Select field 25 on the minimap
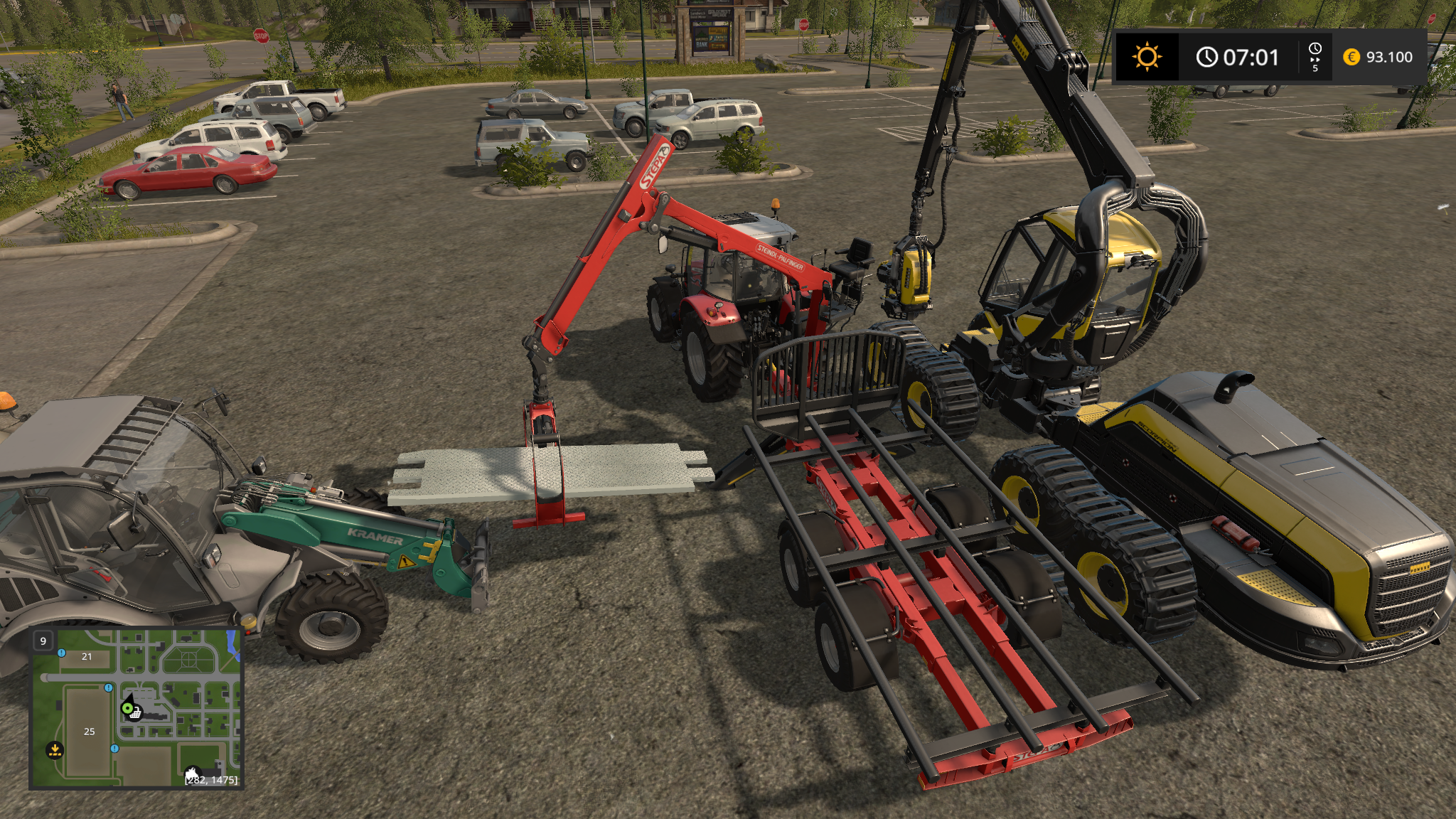 [89, 732]
